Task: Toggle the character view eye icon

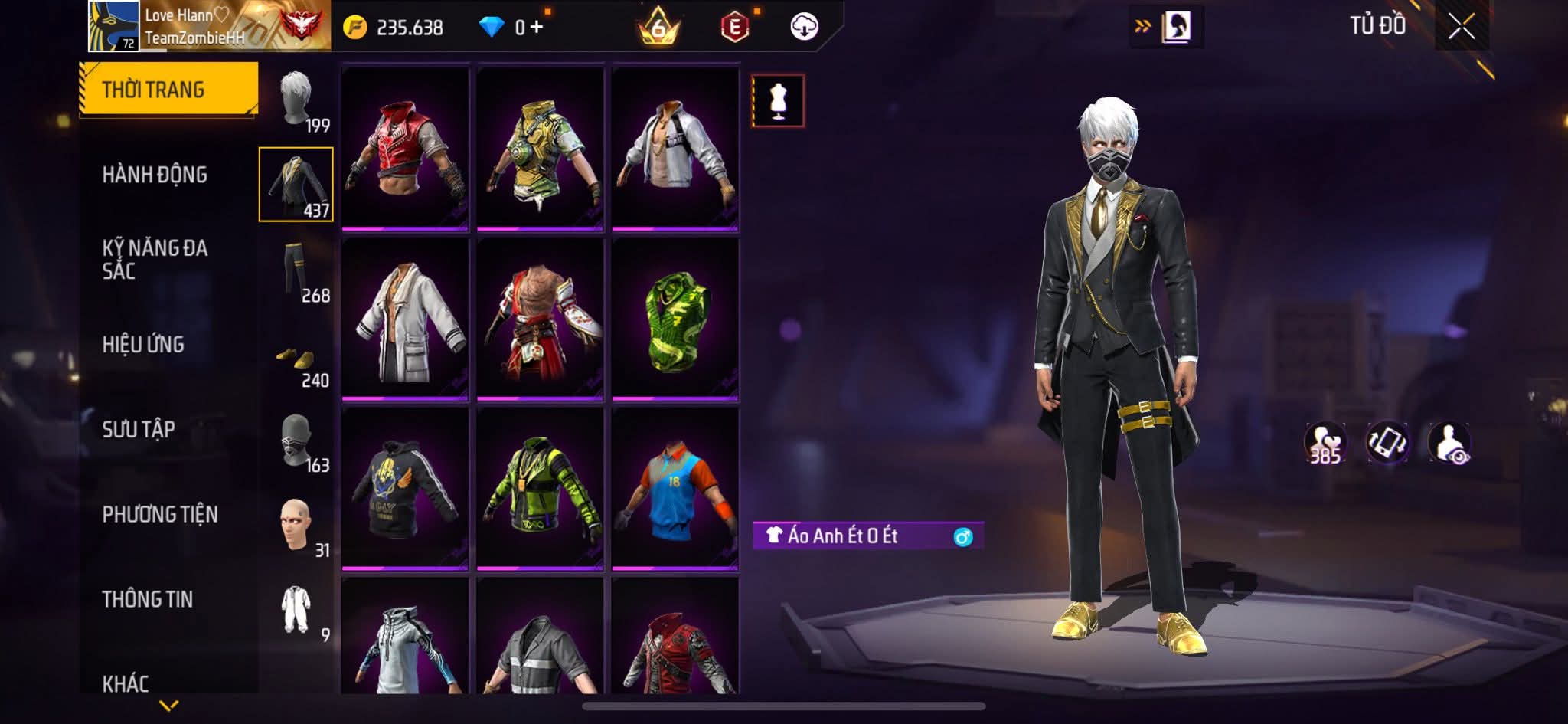Action: point(1449,443)
